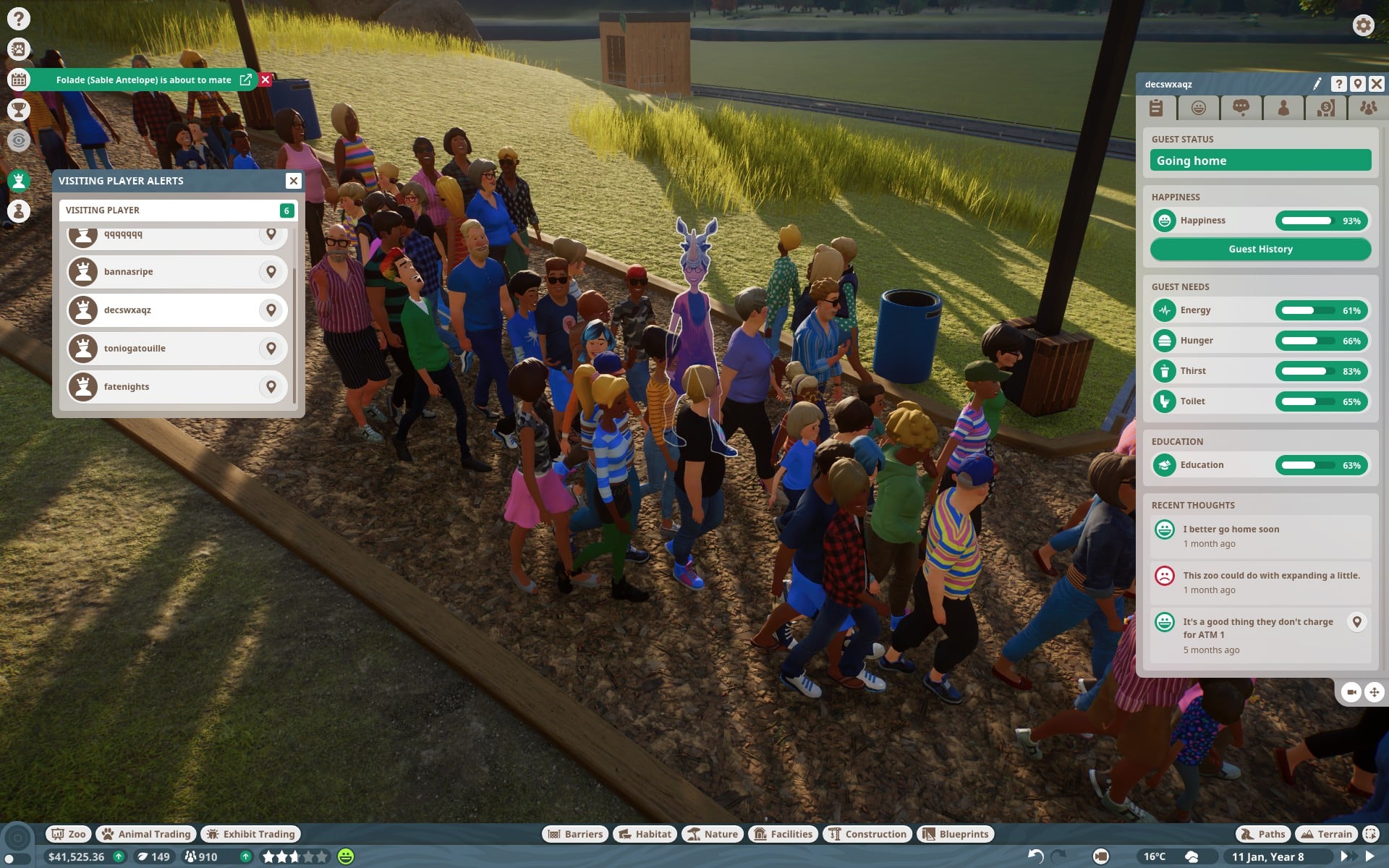Open game settings gear icon

(1363, 25)
